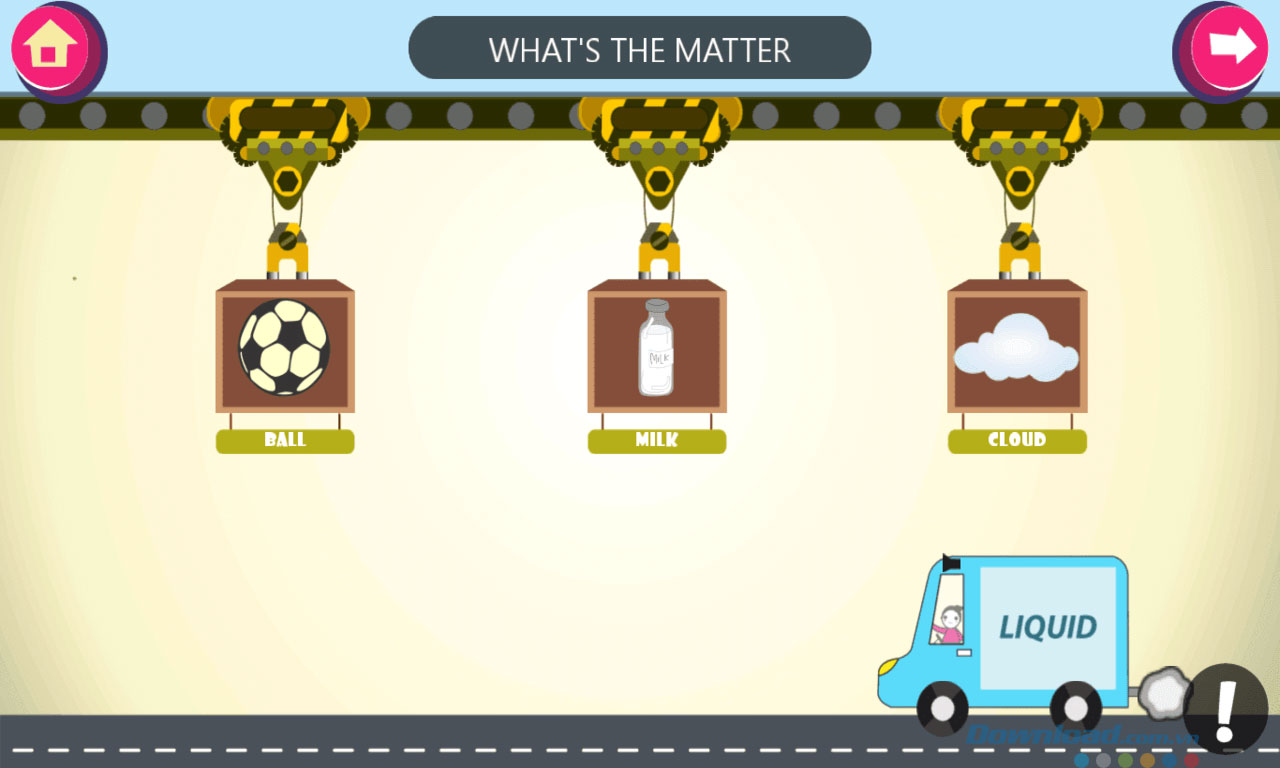Go back to the home screen
The image size is (1280, 768).
(52, 47)
